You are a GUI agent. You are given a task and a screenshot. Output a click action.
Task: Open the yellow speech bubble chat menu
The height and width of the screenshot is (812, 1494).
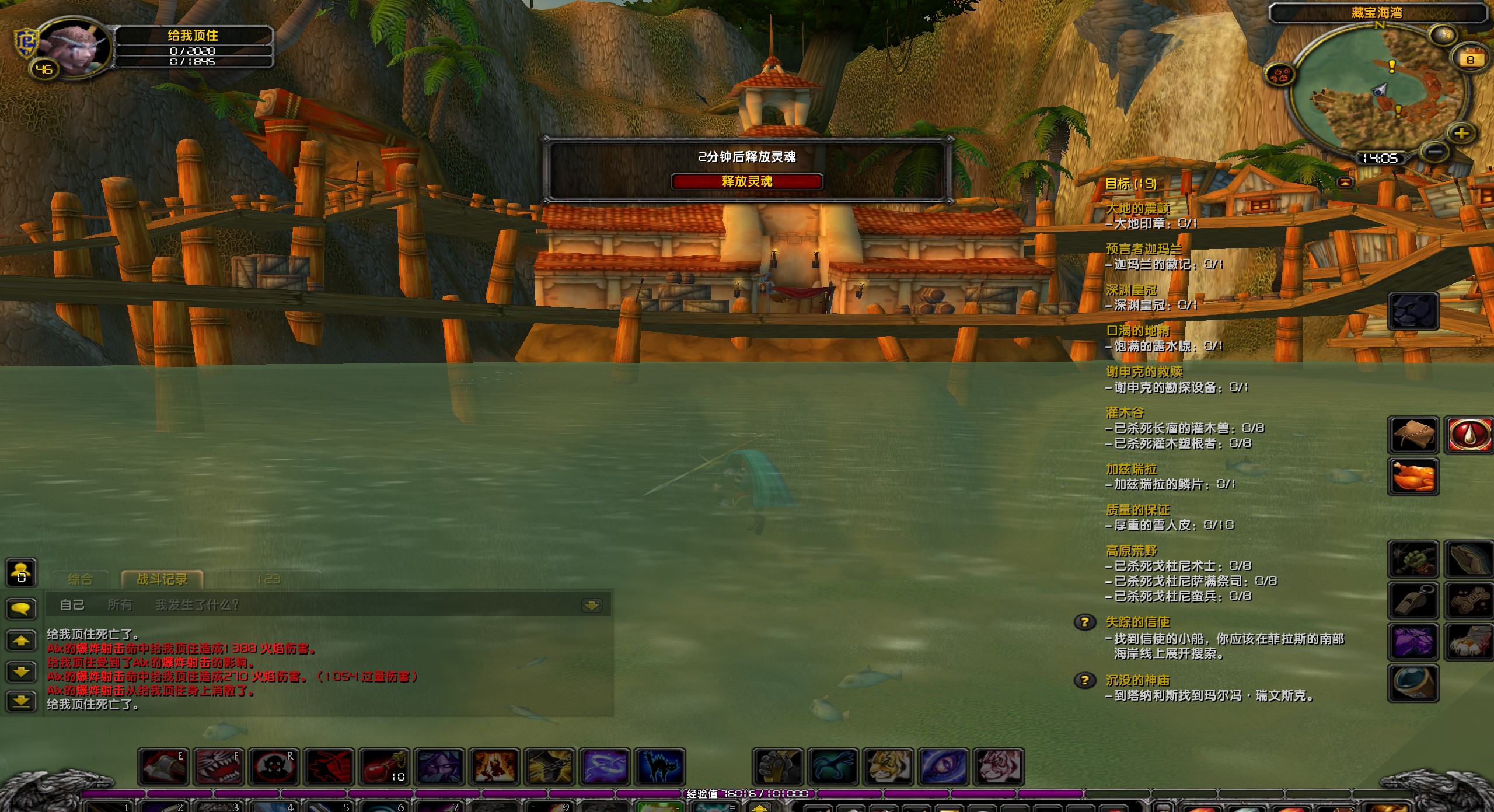point(21,609)
